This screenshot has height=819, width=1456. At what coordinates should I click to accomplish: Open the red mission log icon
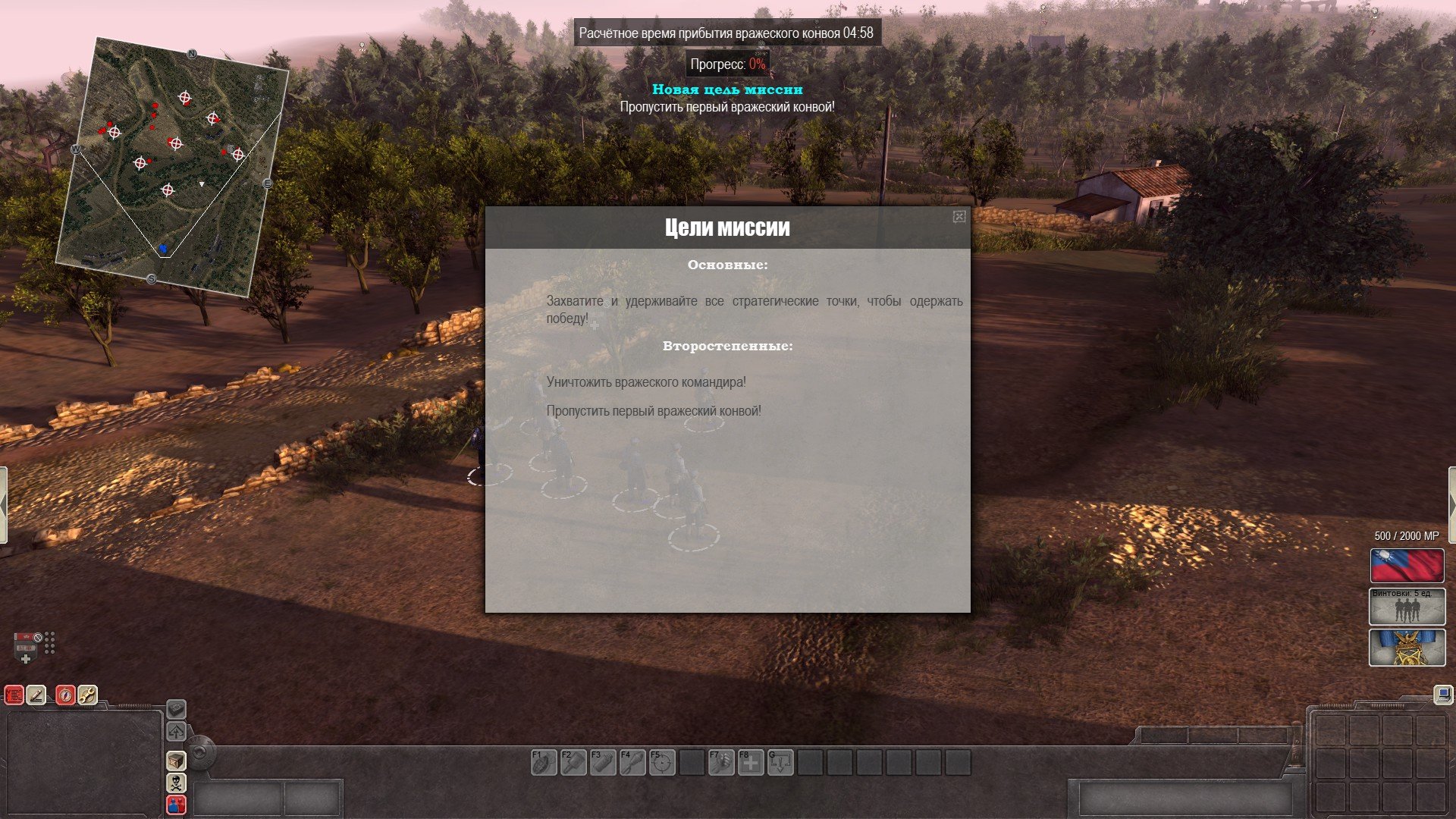tap(14, 695)
